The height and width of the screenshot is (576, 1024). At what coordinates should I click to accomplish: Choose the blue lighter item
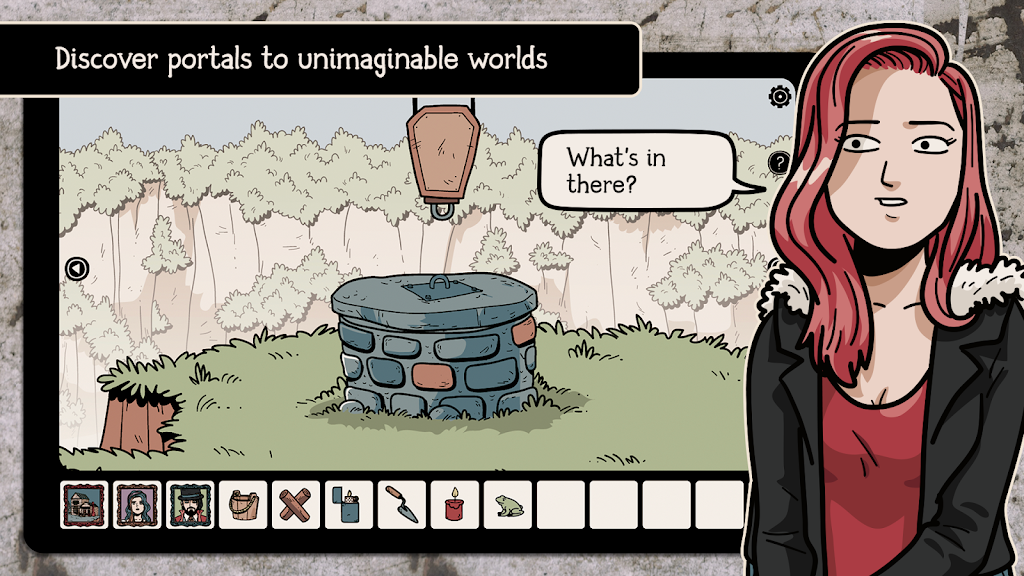349,505
